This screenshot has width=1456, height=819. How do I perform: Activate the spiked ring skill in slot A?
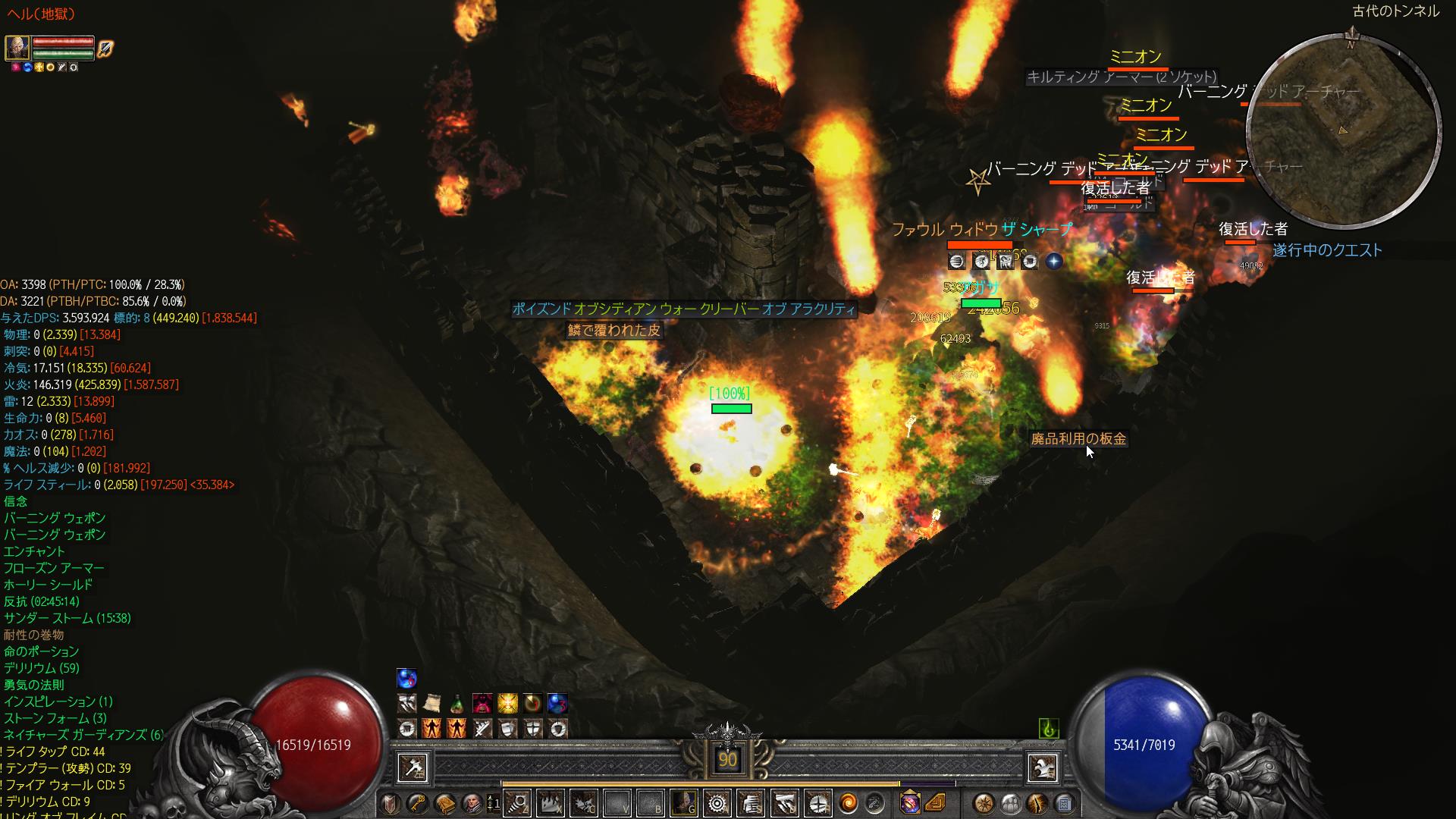coord(717,802)
